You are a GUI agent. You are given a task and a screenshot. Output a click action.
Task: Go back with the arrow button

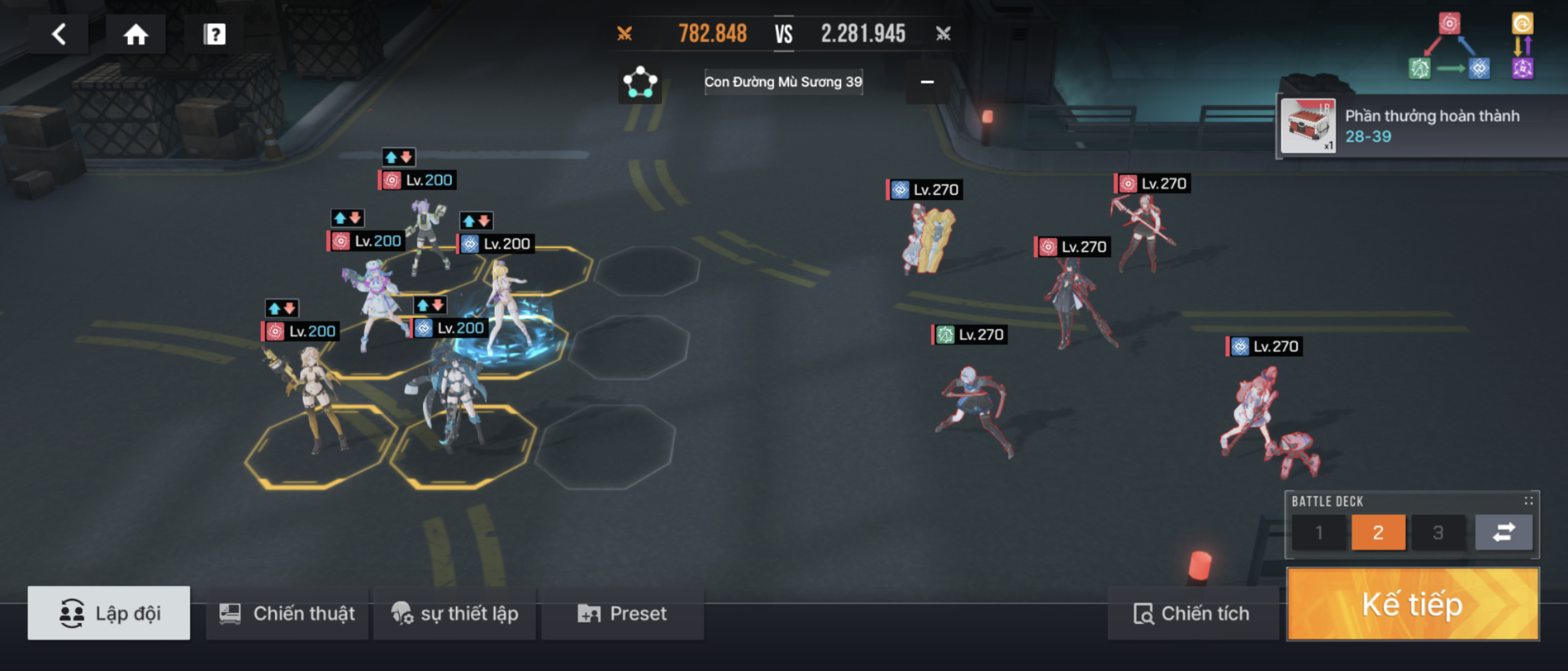point(58,34)
